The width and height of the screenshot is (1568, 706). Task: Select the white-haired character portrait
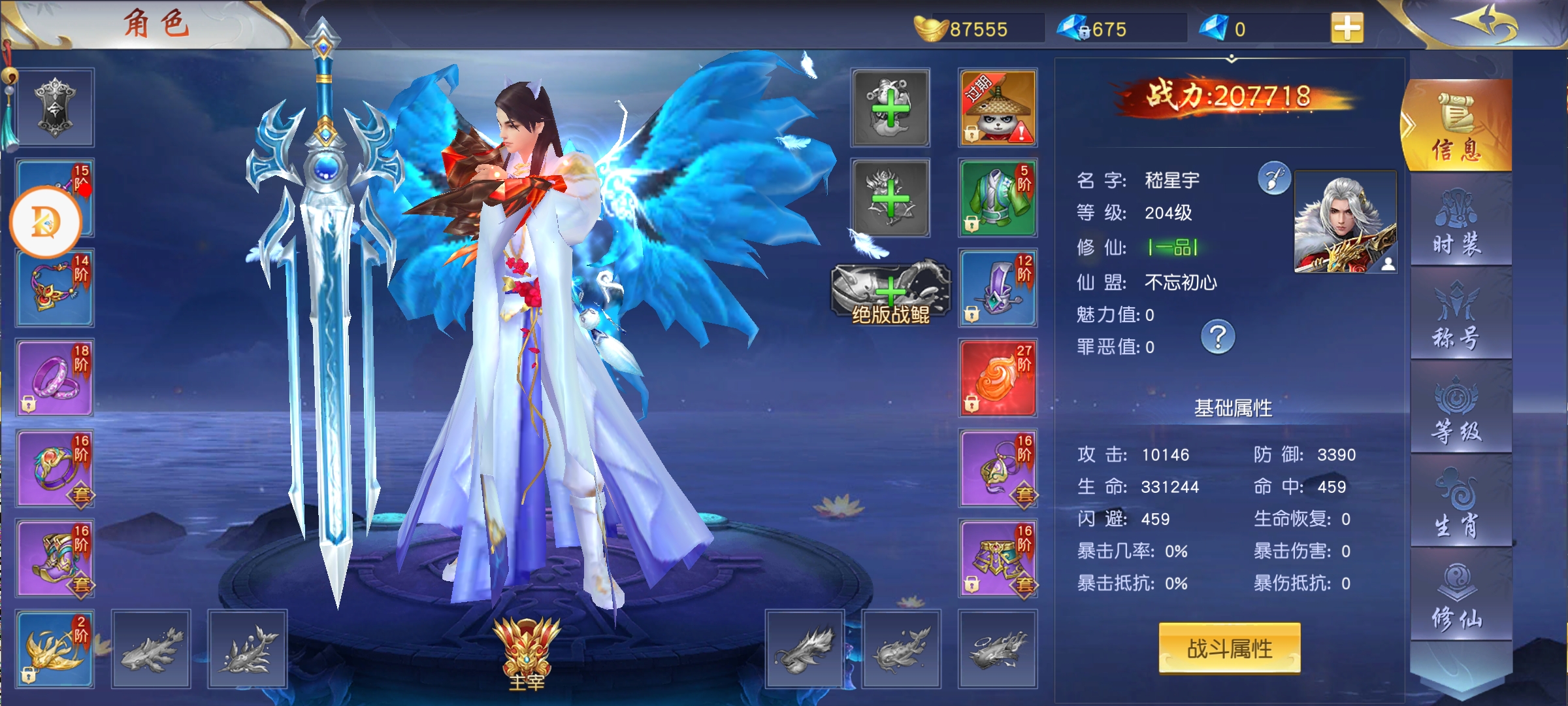1345,222
